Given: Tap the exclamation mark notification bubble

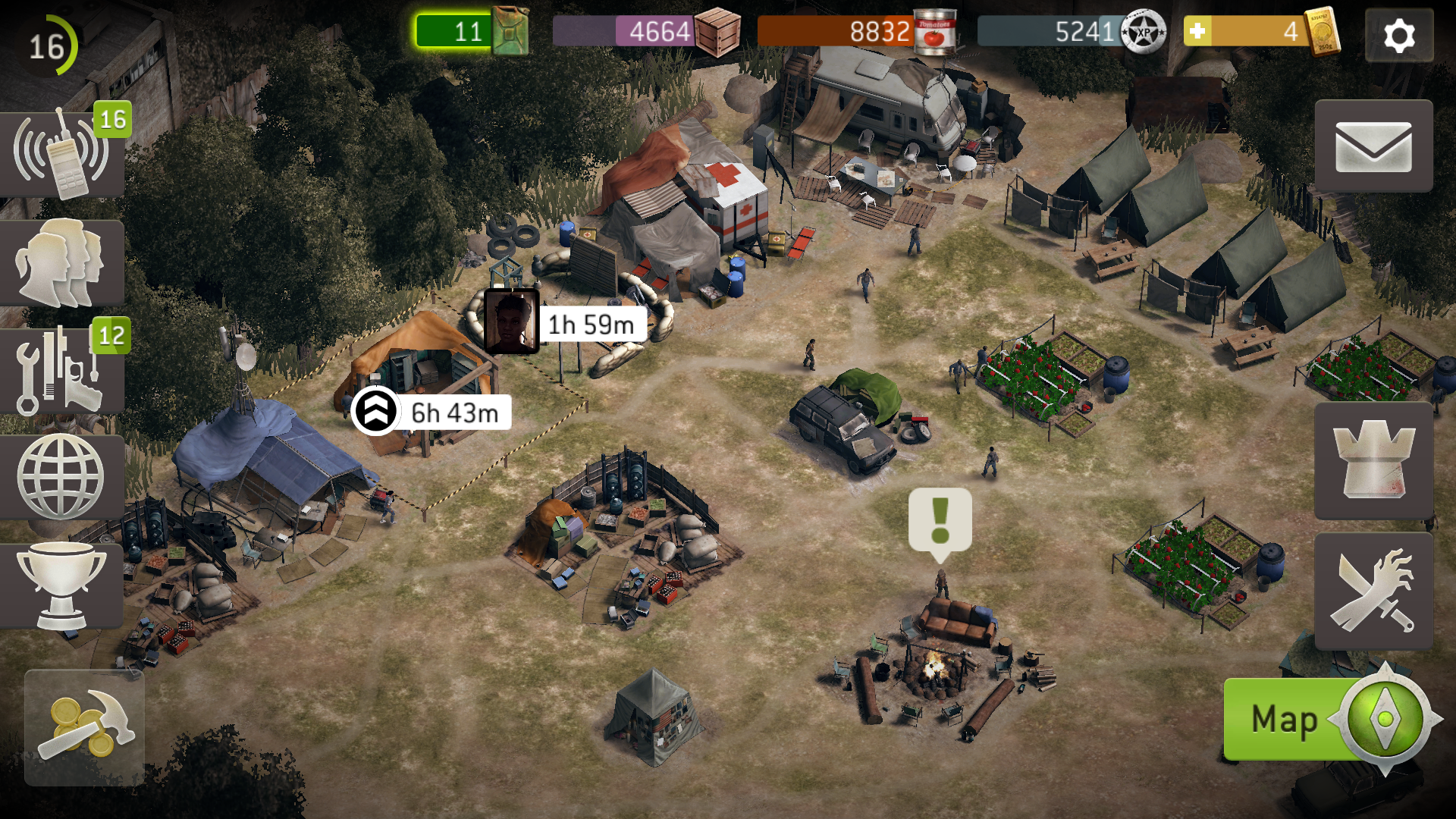Looking at the screenshot, I should (940, 520).
